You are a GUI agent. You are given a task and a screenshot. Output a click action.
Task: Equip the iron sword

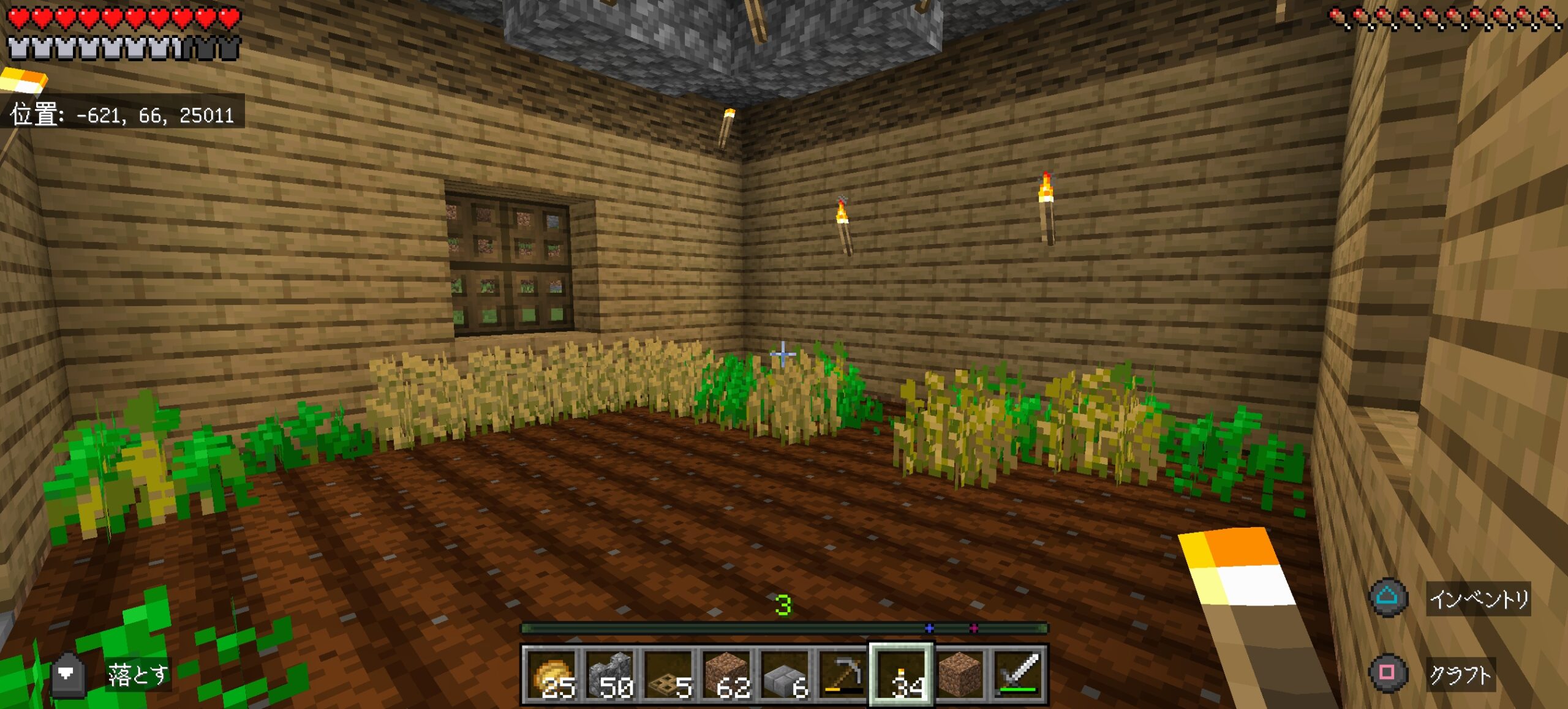tap(1017, 674)
